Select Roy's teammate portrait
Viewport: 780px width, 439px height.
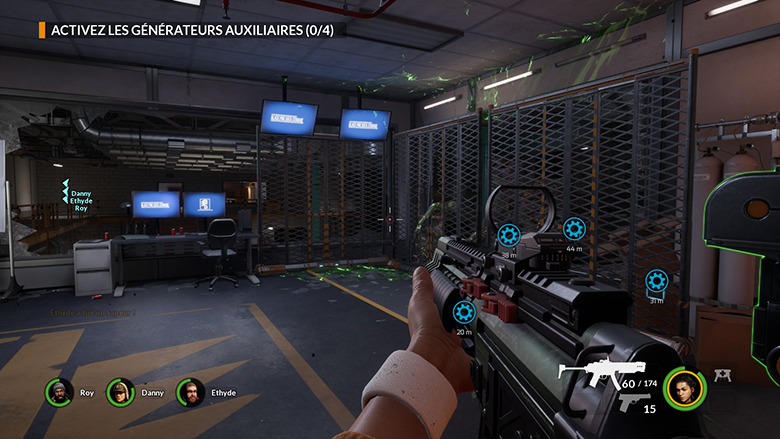(59, 392)
